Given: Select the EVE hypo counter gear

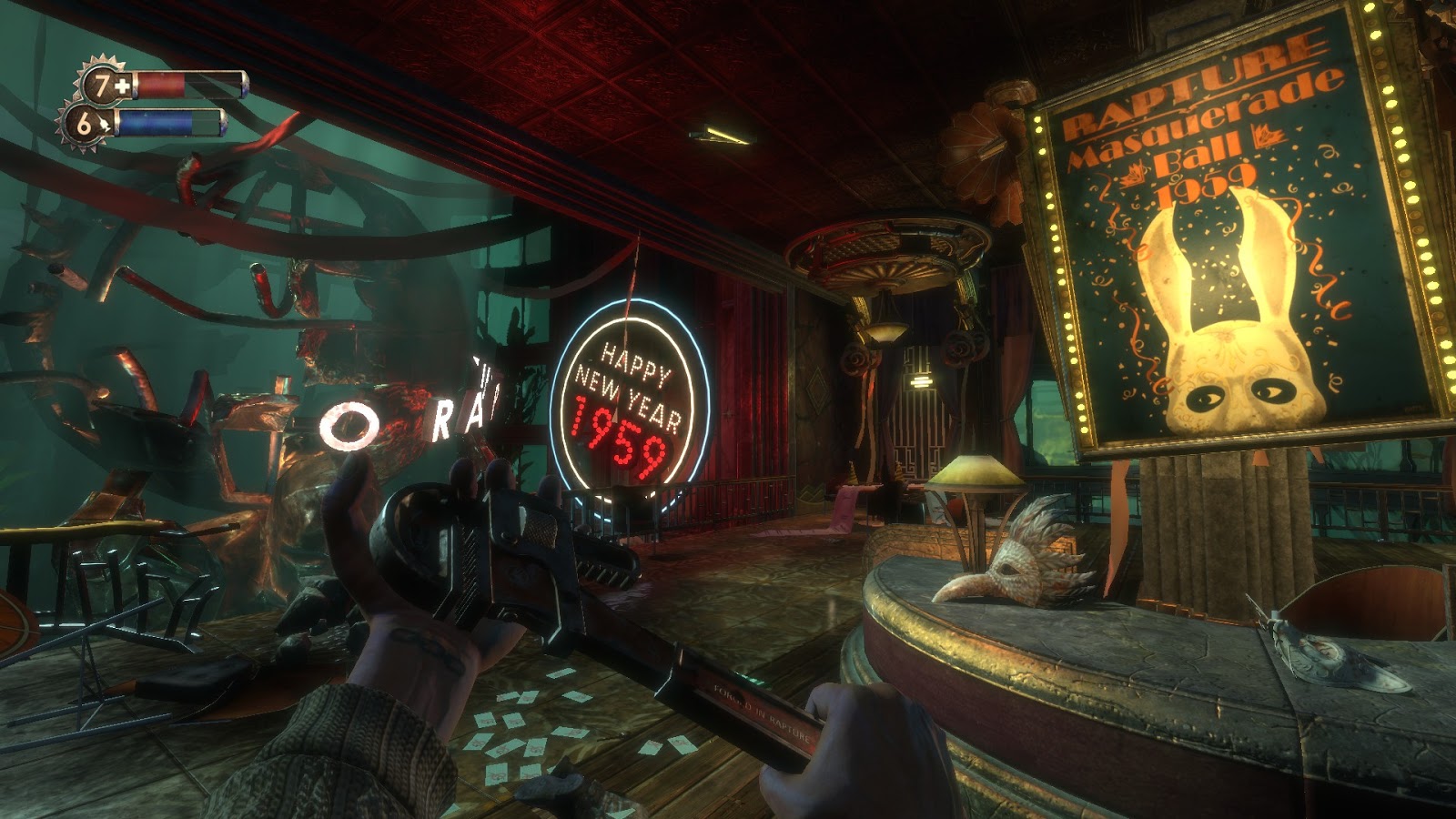Looking at the screenshot, I should pyautogui.click(x=84, y=124).
